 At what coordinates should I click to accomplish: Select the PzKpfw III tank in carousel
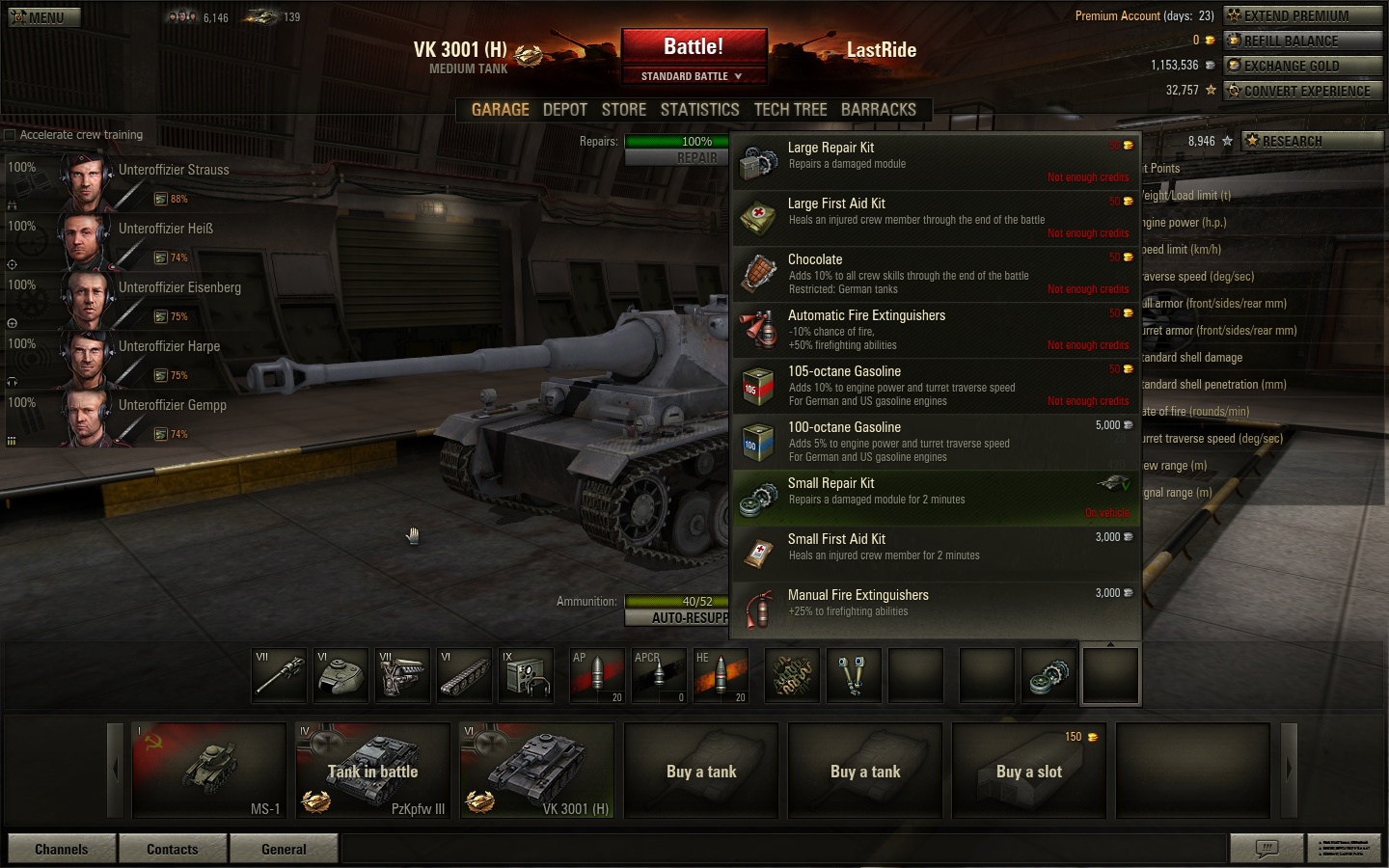(x=372, y=771)
